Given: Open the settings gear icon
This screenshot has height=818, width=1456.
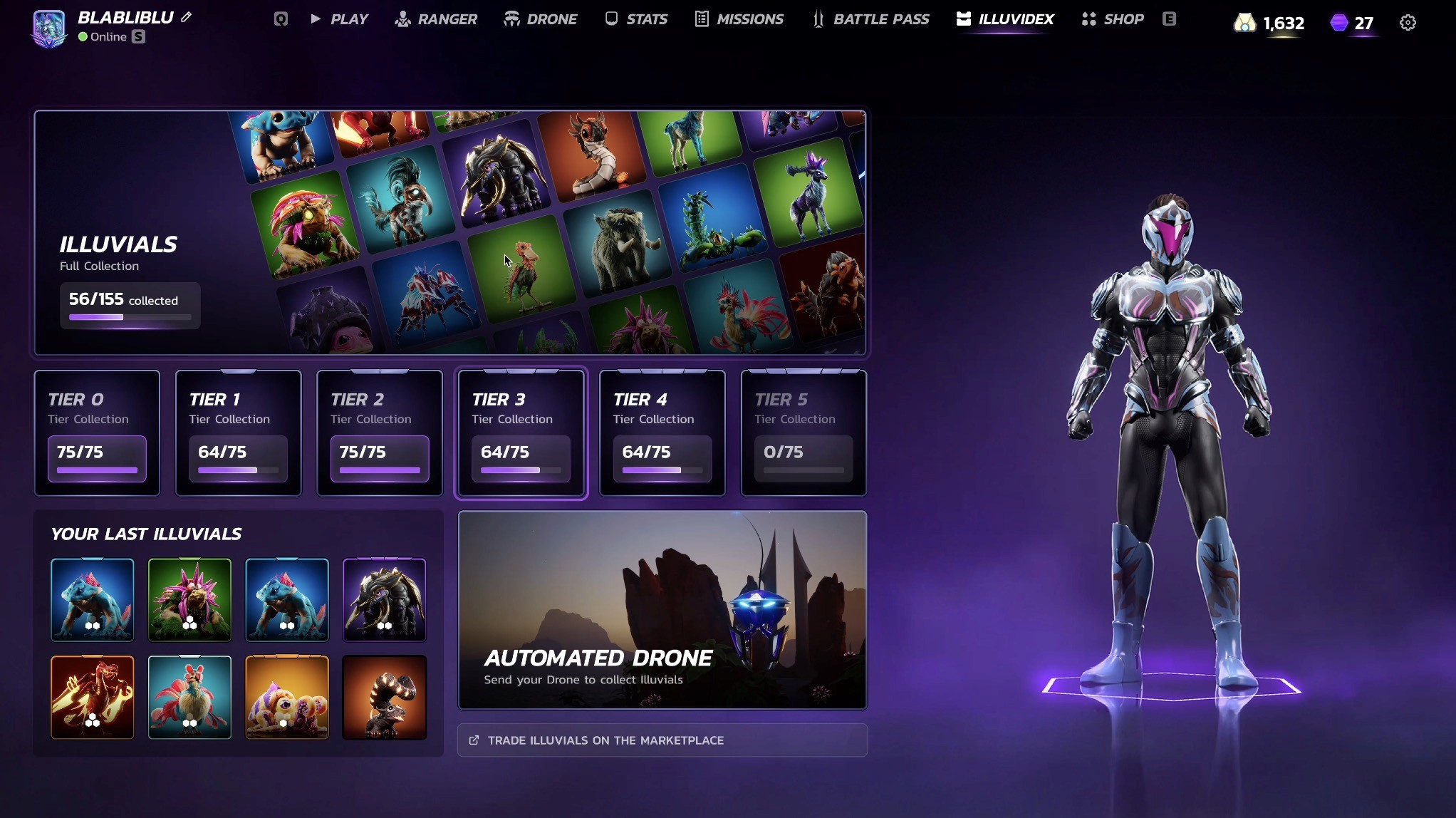Looking at the screenshot, I should [1408, 23].
